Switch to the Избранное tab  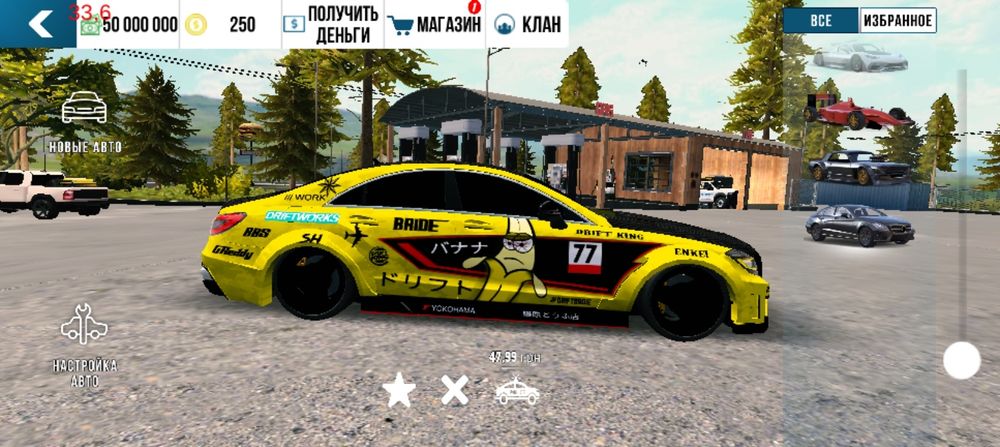click(x=897, y=20)
